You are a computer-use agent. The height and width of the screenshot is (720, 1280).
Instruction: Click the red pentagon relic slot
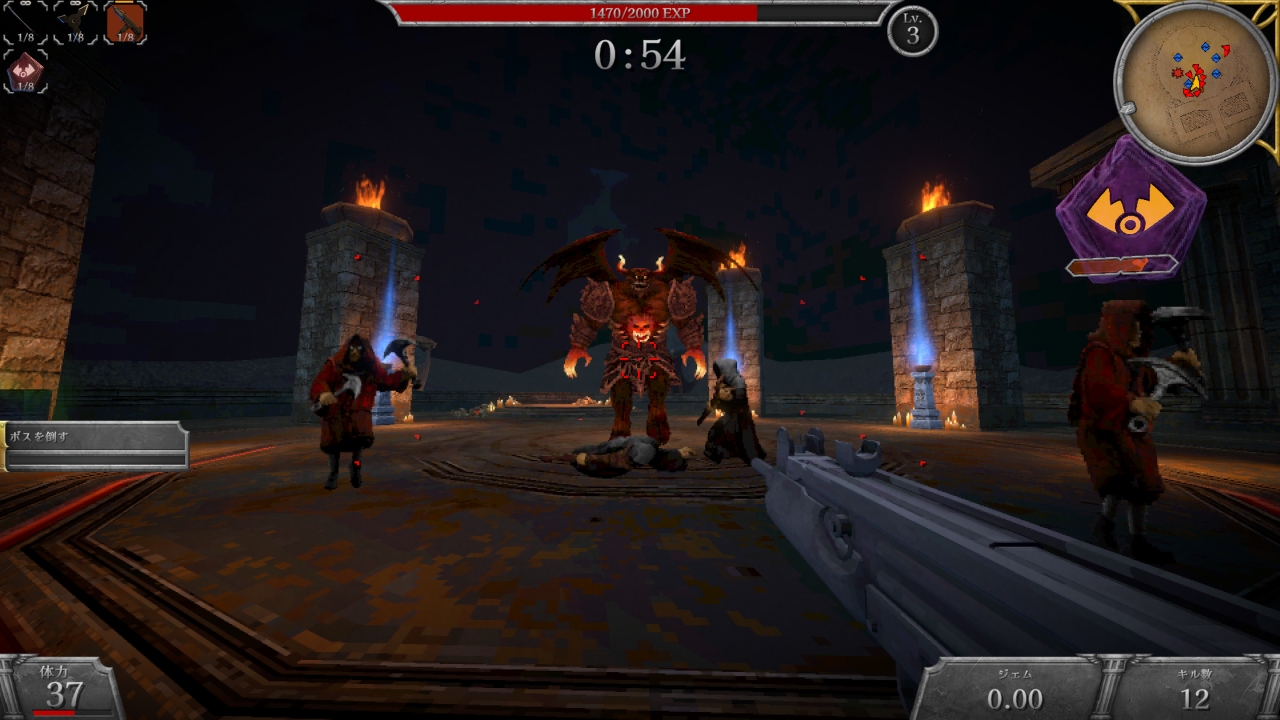(25, 71)
